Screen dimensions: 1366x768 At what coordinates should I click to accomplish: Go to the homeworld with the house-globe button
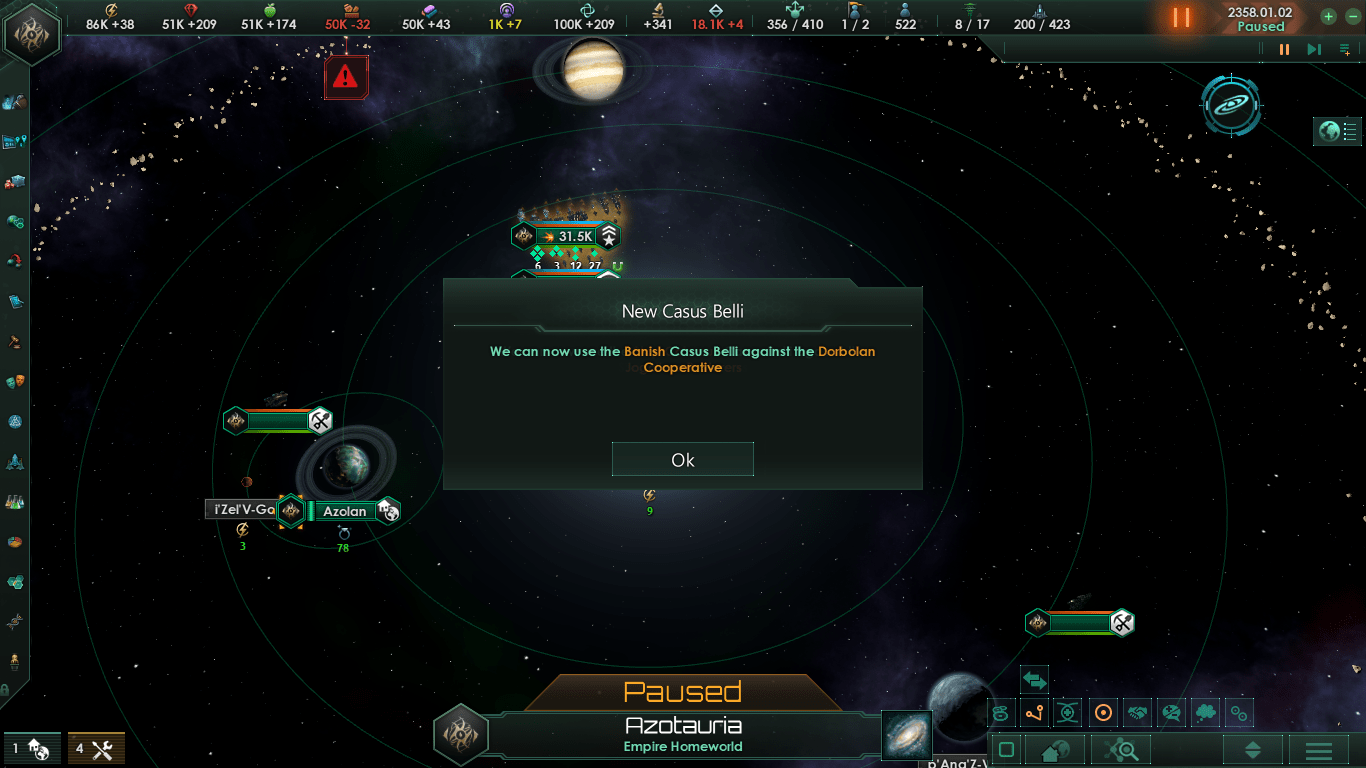[x=1055, y=750]
